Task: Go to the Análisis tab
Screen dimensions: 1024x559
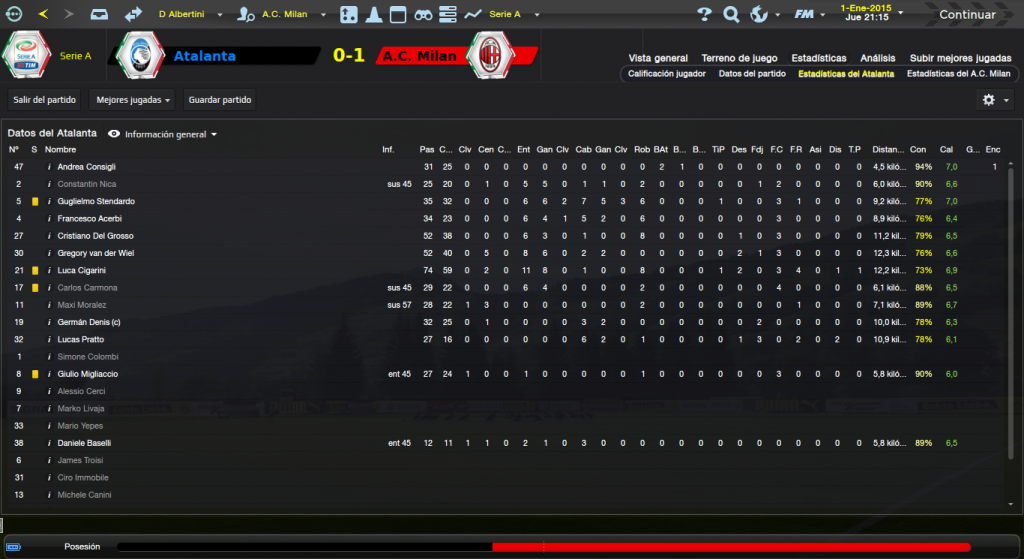Action: [877, 58]
